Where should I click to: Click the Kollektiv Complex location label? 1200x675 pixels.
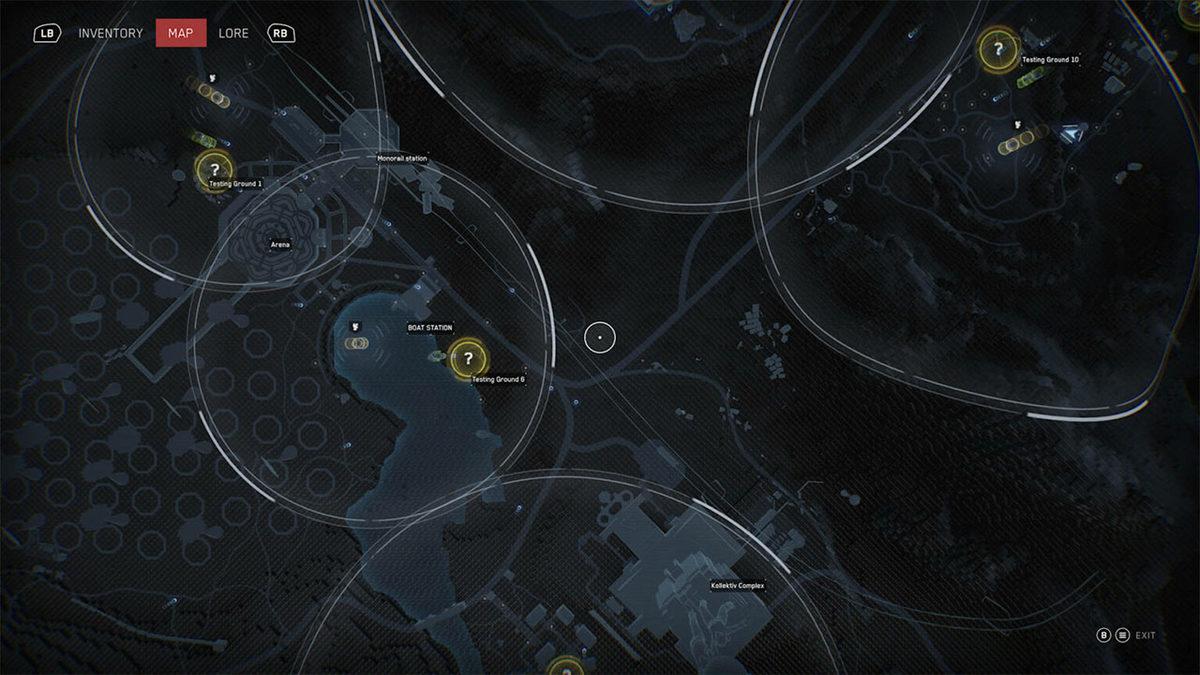(x=738, y=586)
